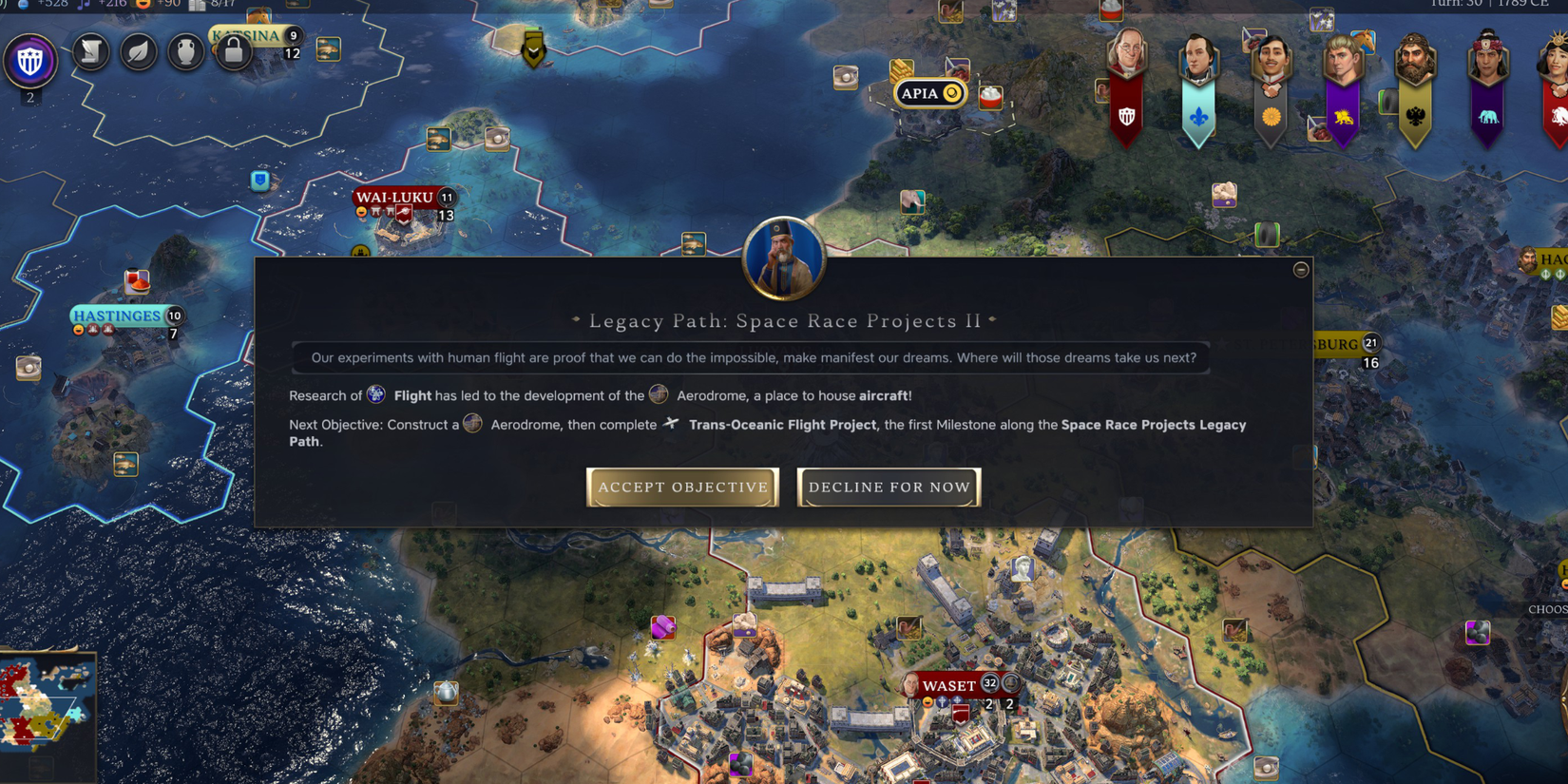
Task: Click the unlock padlock icon beside Katsina
Action: point(234,52)
